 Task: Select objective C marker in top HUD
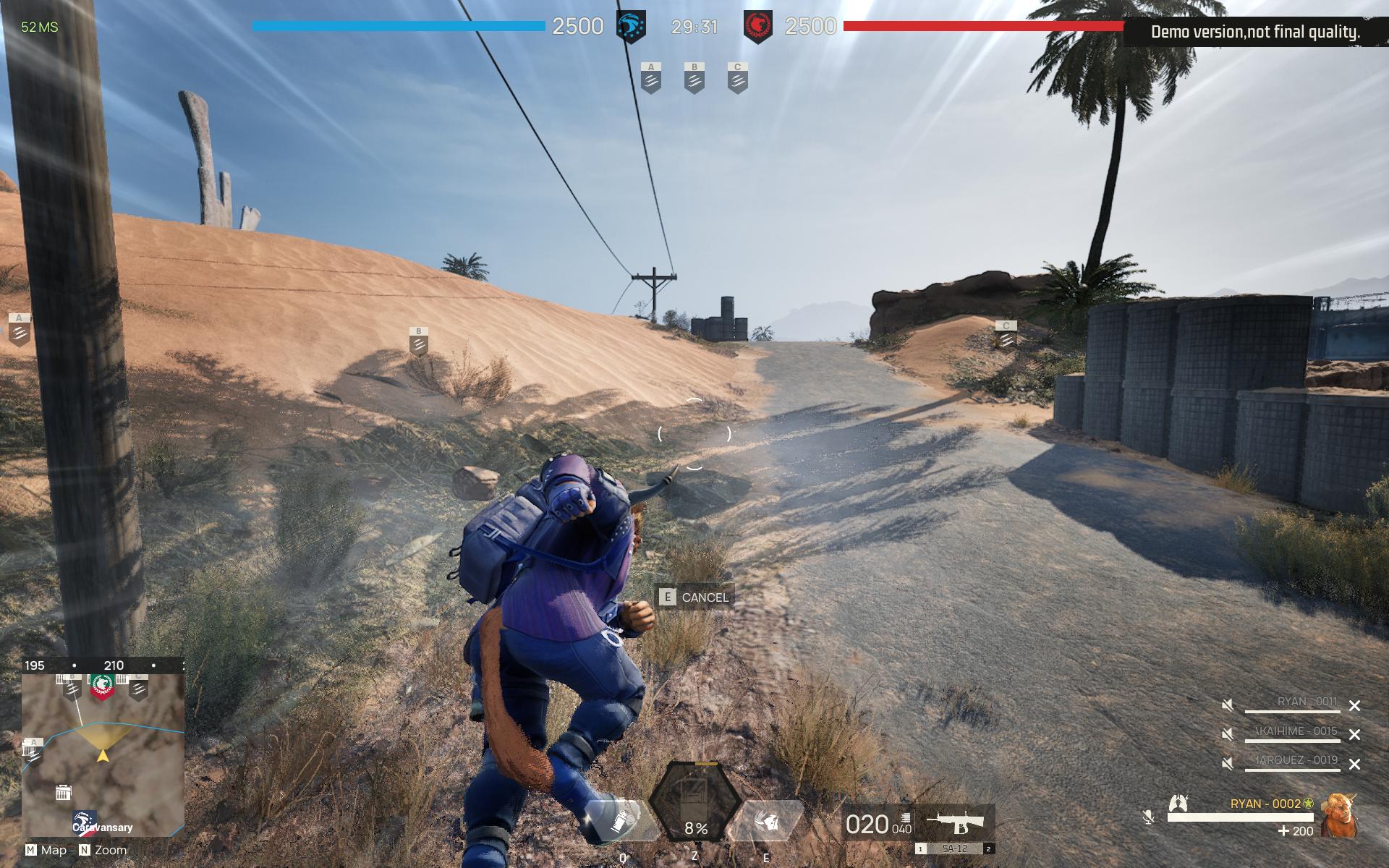tap(737, 78)
